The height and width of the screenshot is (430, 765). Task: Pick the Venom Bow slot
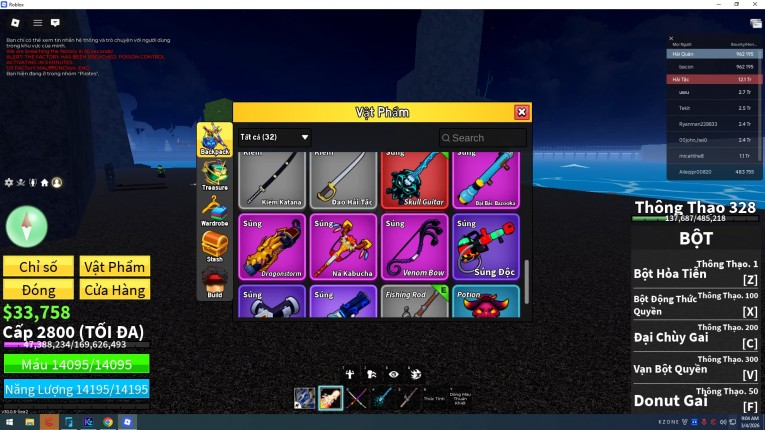(x=414, y=247)
